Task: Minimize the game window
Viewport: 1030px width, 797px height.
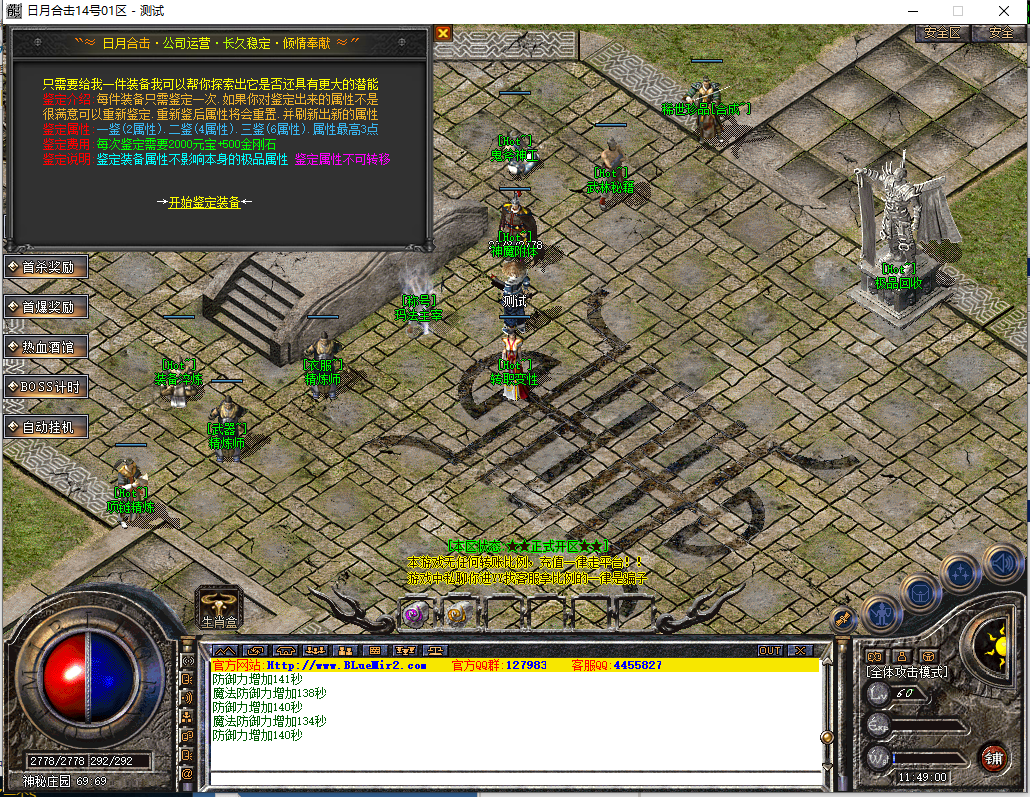Action: [911, 11]
